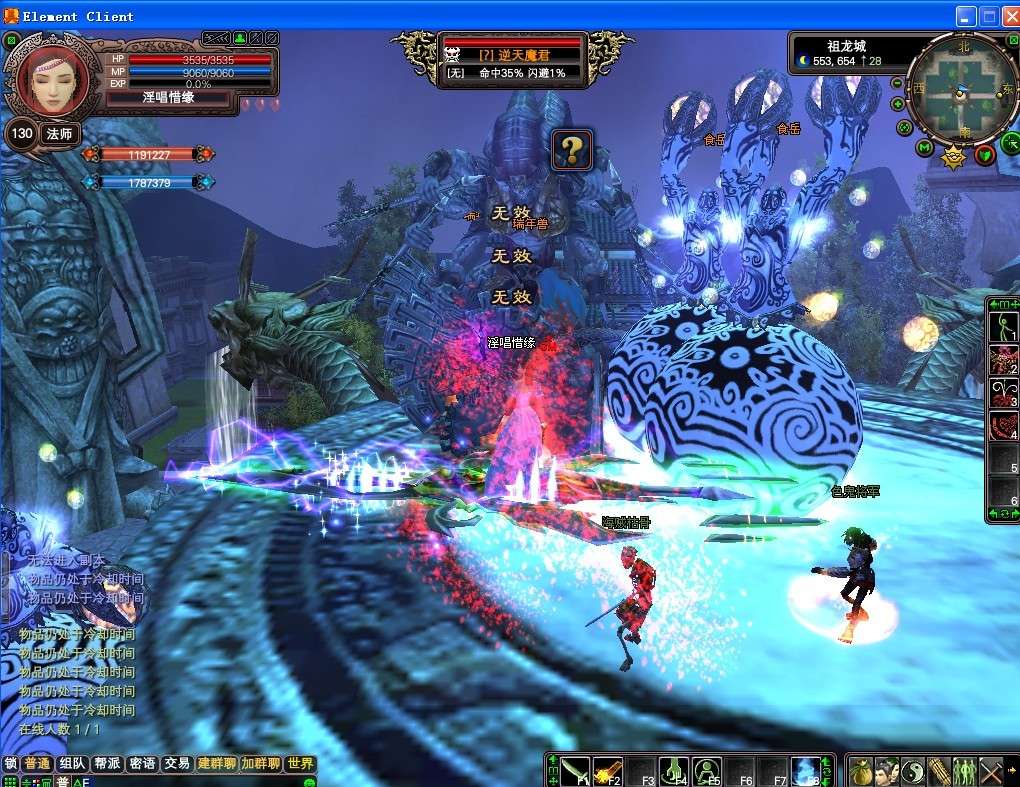Activate the F1 green blade skill

pyautogui.click(x=574, y=771)
